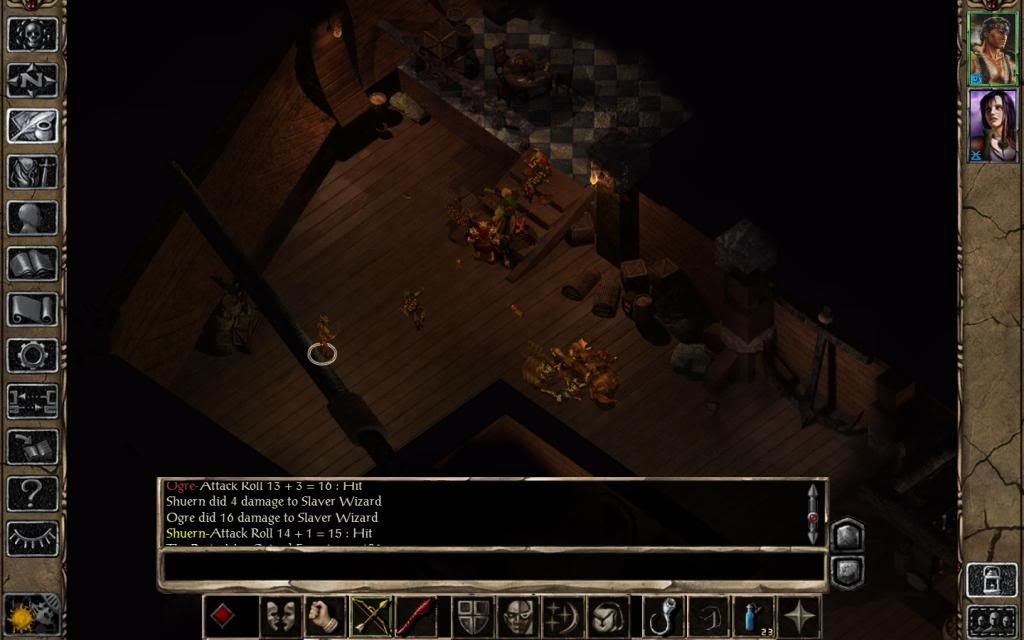Image resolution: width=1024 pixels, height=640 pixels.
Task: Select all party members button
Action: coord(990,620)
